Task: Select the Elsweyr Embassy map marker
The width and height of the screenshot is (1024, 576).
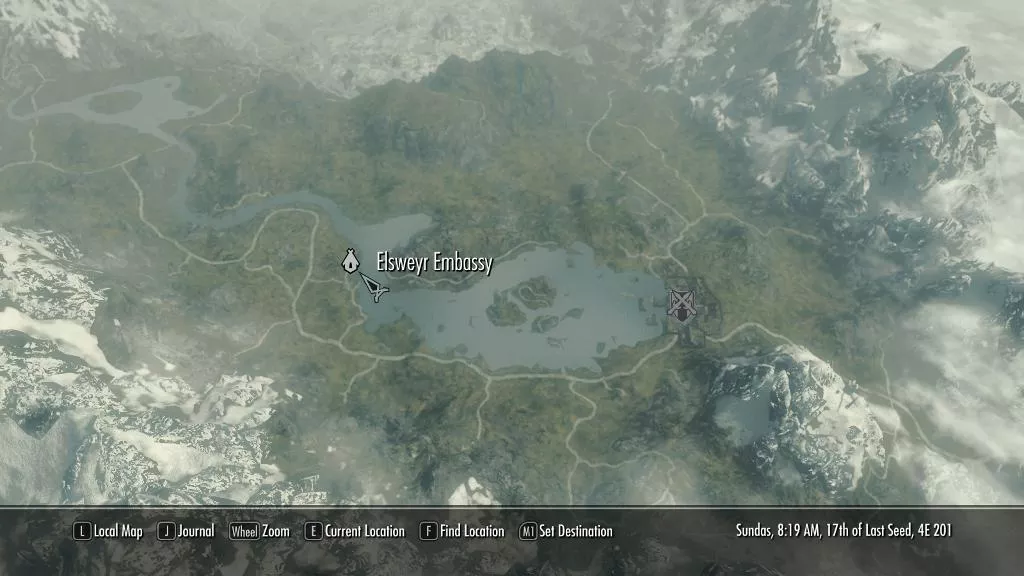Action: [x=350, y=262]
